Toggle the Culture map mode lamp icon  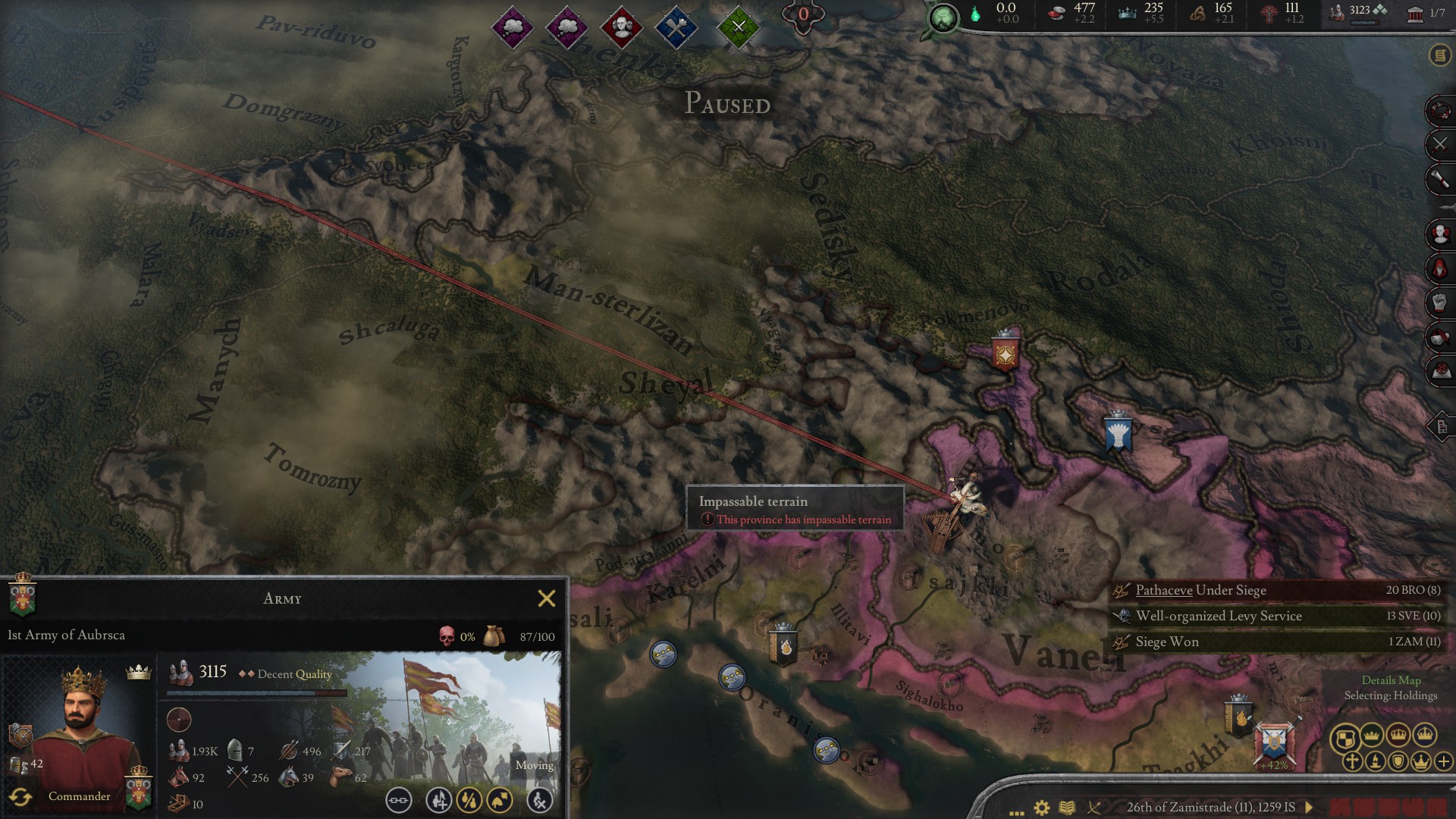coord(1376,761)
